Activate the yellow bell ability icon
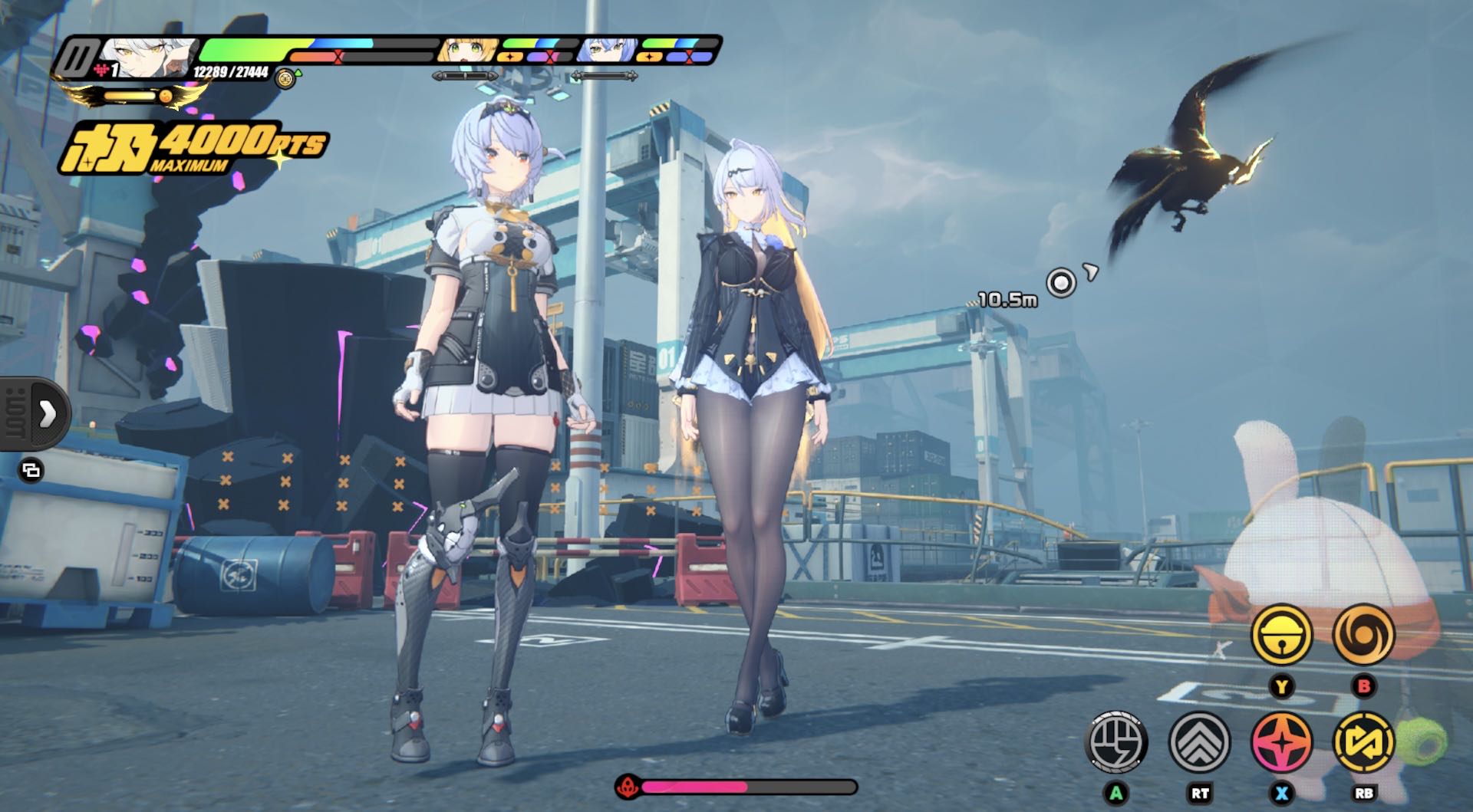This screenshot has width=1473, height=812. point(1281,635)
